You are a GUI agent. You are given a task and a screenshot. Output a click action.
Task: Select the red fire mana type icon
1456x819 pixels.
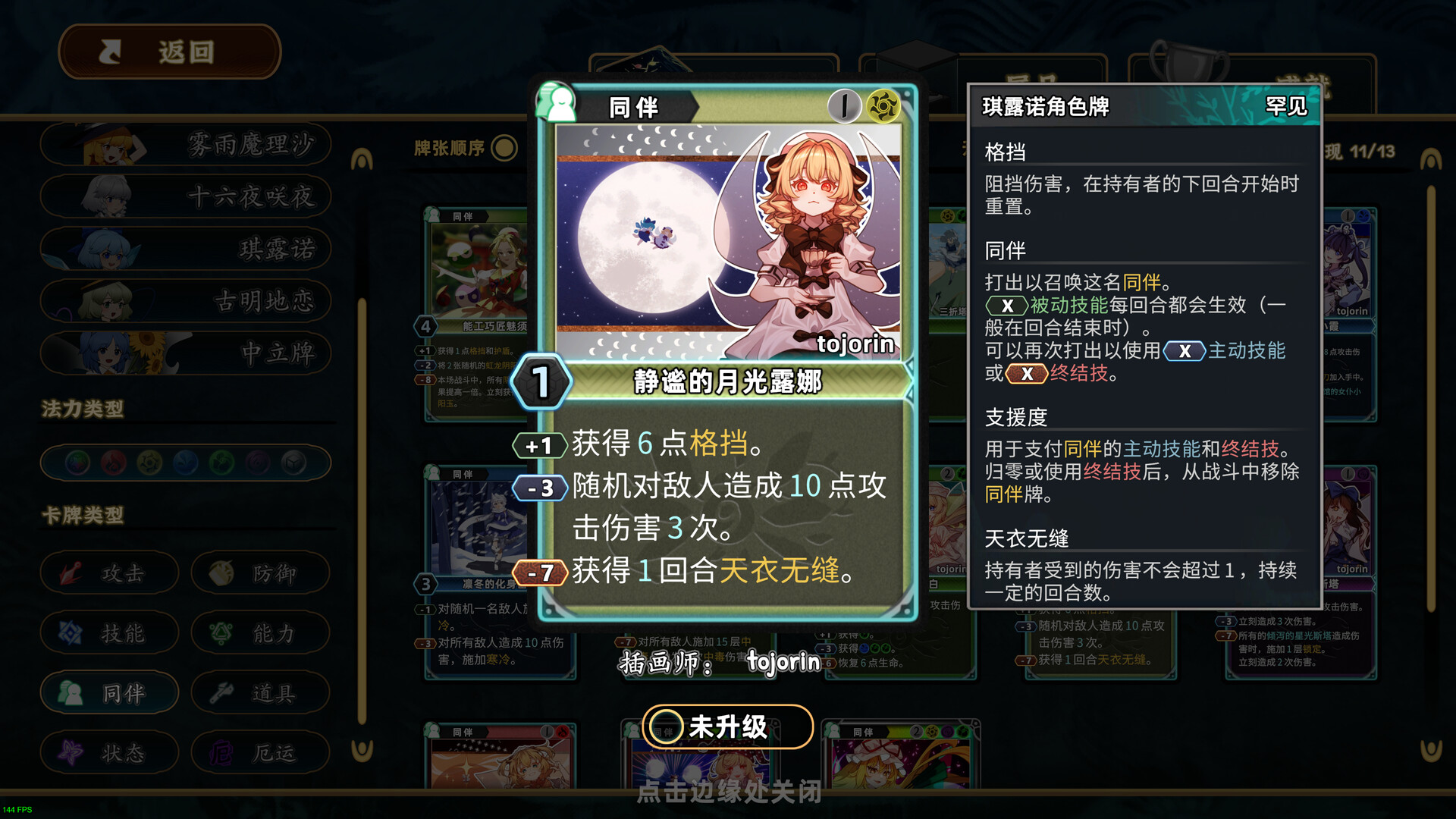coord(113,462)
